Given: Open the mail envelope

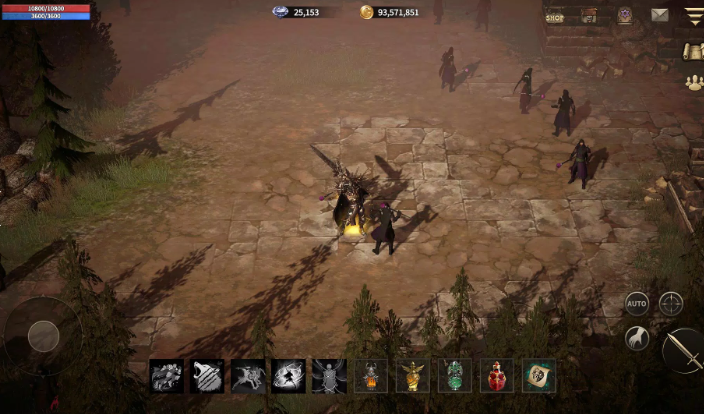Looking at the screenshot, I should (659, 15).
